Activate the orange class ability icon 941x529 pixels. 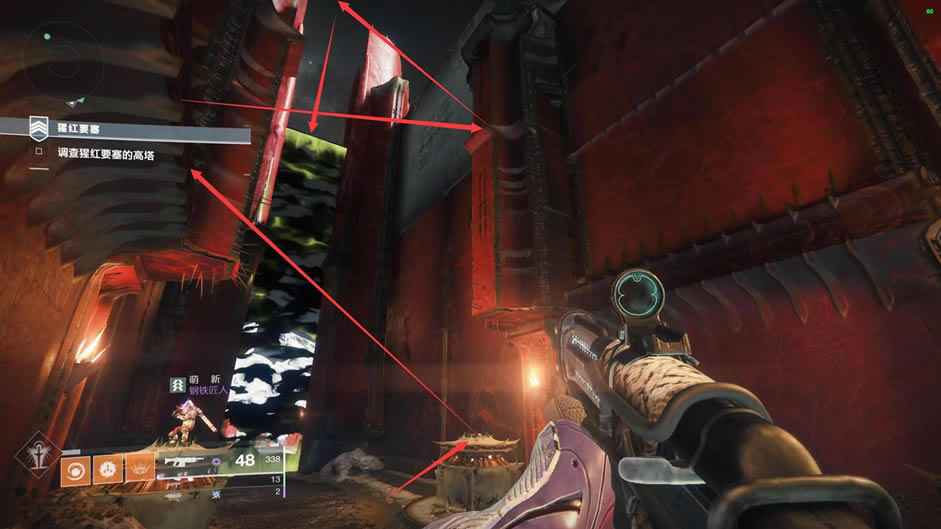coord(140,468)
